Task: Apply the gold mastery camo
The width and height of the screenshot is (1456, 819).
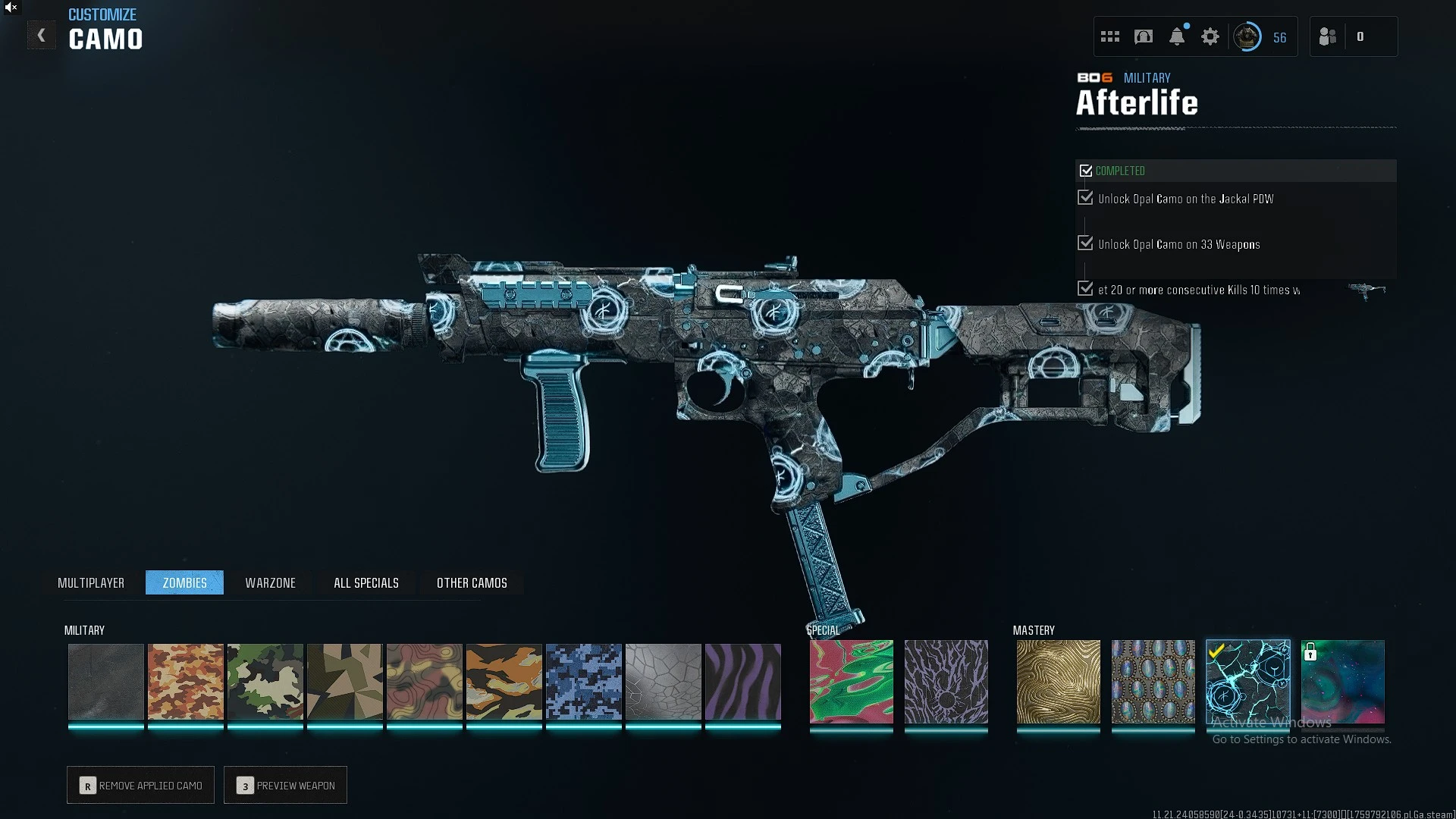Action: pyautogui.click(x=1059, y=681)
